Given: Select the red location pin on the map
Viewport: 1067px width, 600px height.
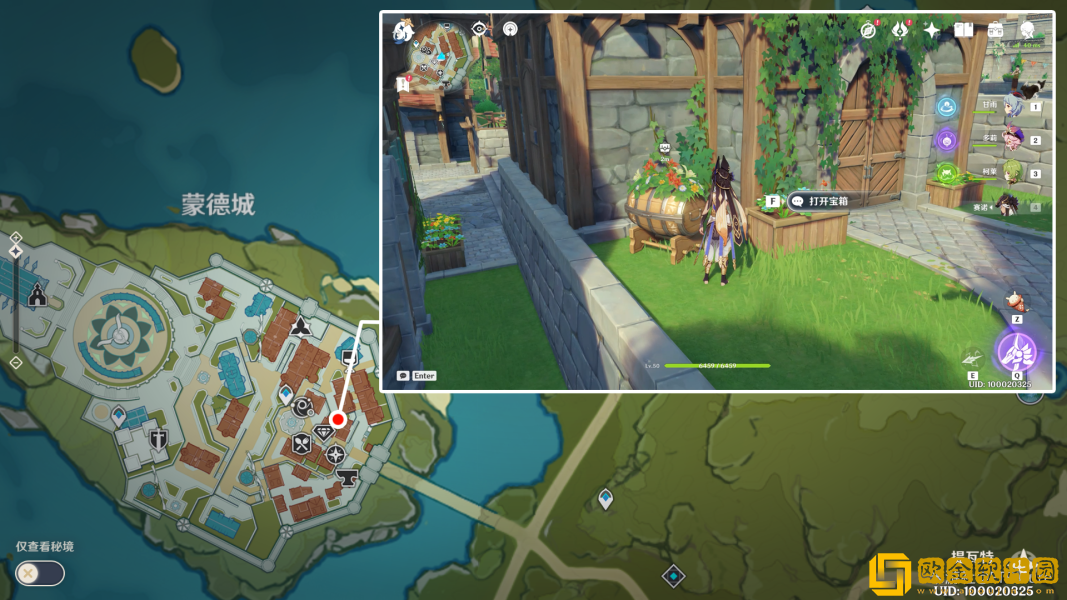Looking at the screenshot, I should (338, 419).
